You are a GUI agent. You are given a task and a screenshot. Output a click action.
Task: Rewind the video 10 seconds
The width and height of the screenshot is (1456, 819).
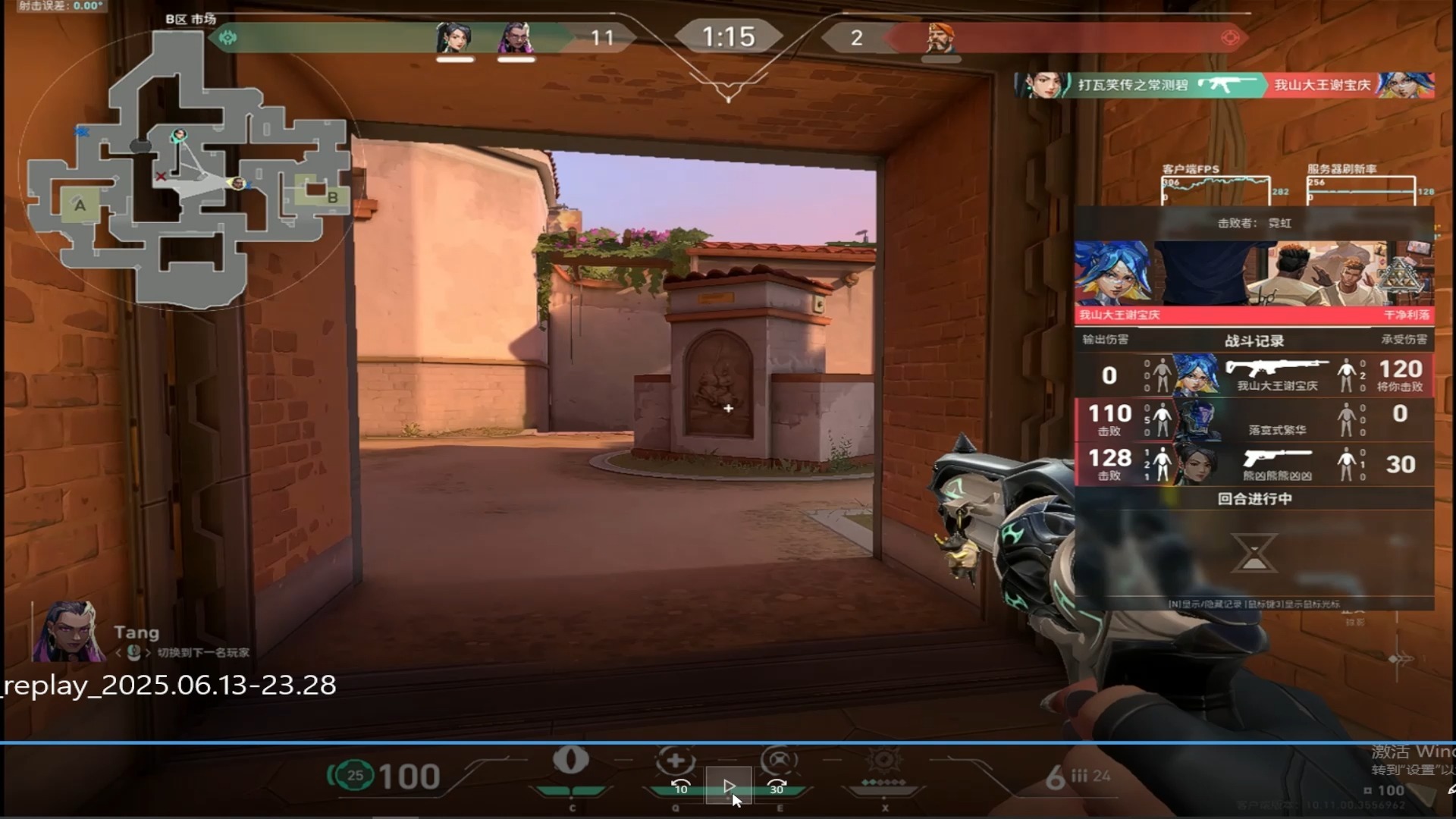coord(680,786)
